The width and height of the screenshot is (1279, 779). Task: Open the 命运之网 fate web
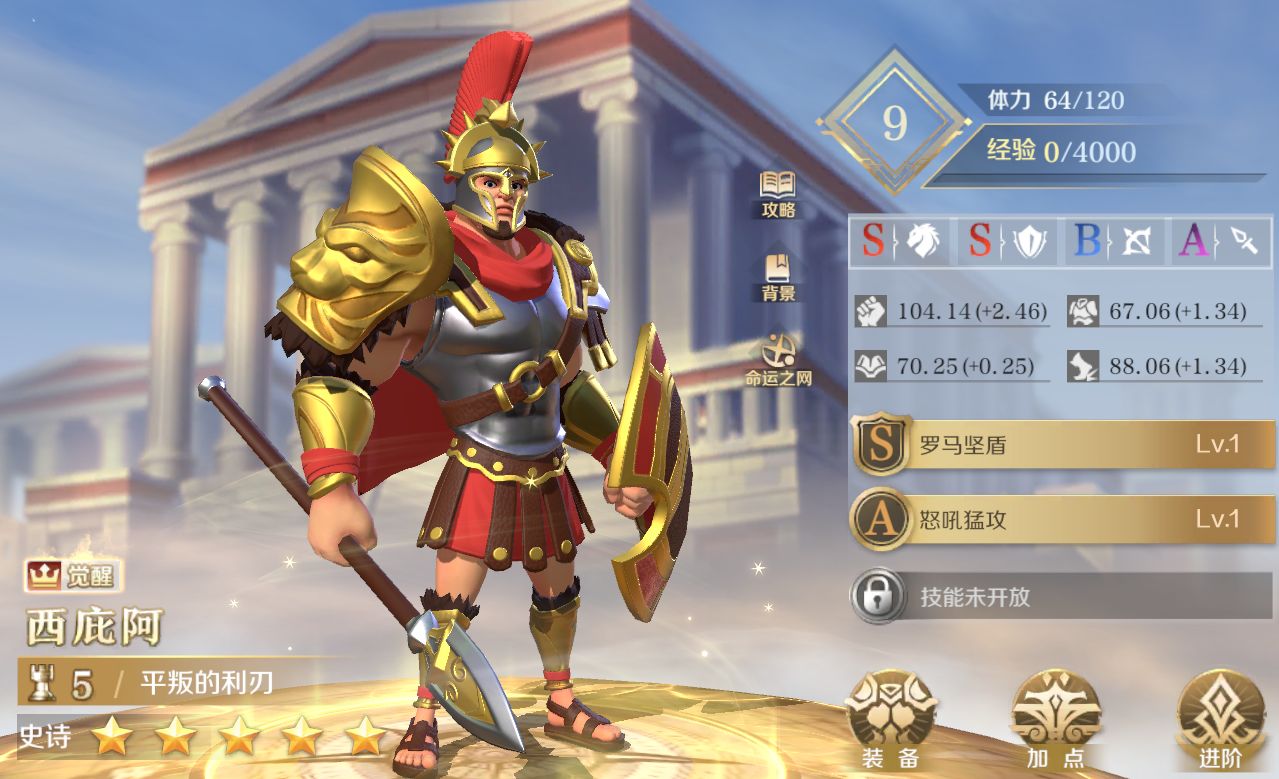(778, 360)
